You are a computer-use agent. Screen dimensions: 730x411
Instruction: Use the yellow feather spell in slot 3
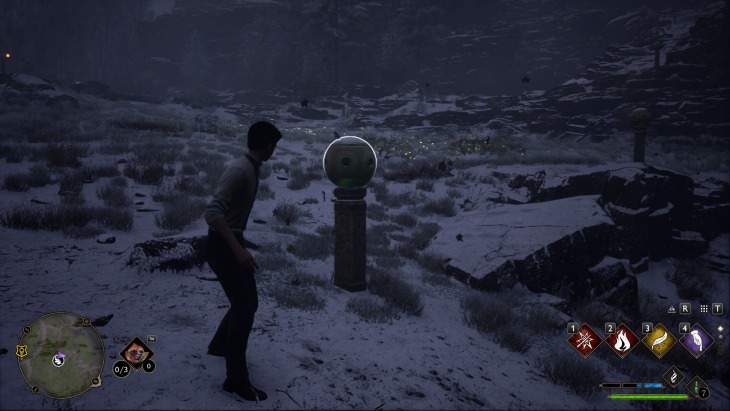pos(658,340)
